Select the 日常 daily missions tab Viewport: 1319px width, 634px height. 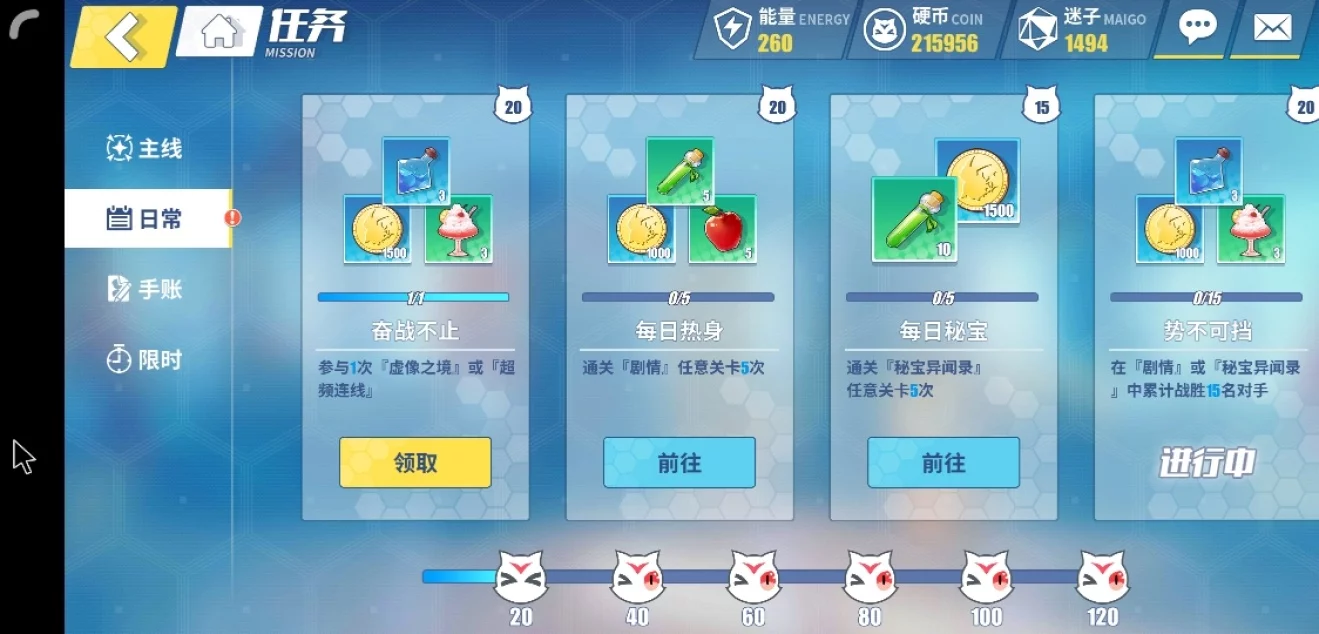(146, 219)
